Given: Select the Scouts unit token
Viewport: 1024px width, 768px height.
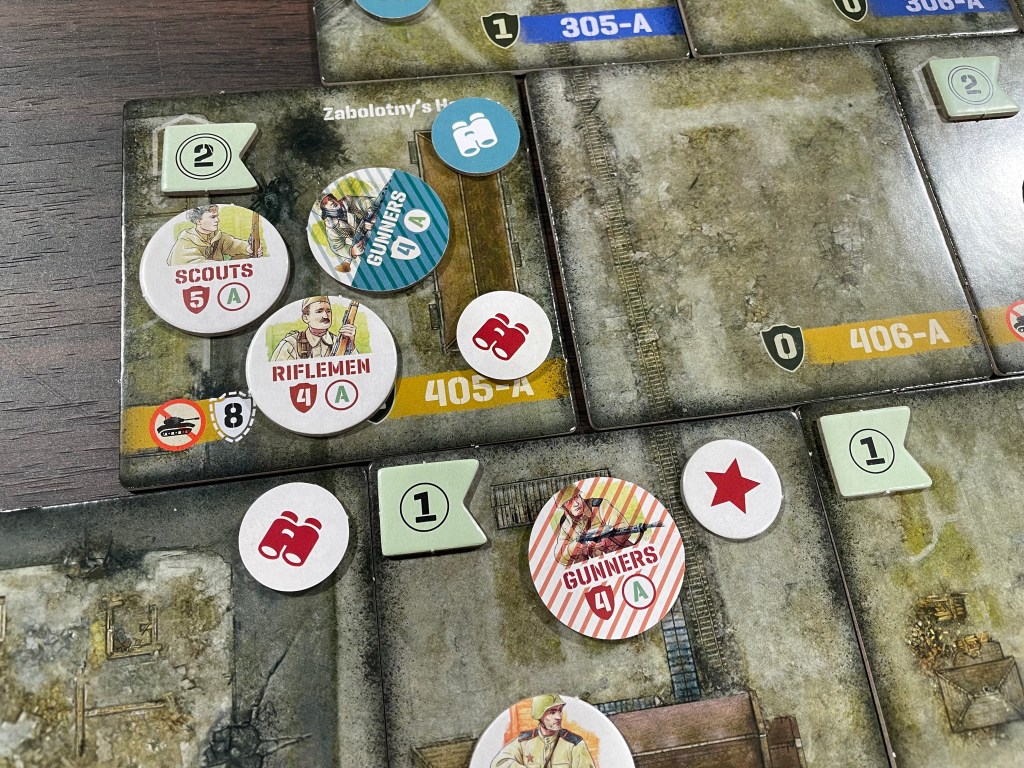Looking at the screenshot, I should 214,268.
